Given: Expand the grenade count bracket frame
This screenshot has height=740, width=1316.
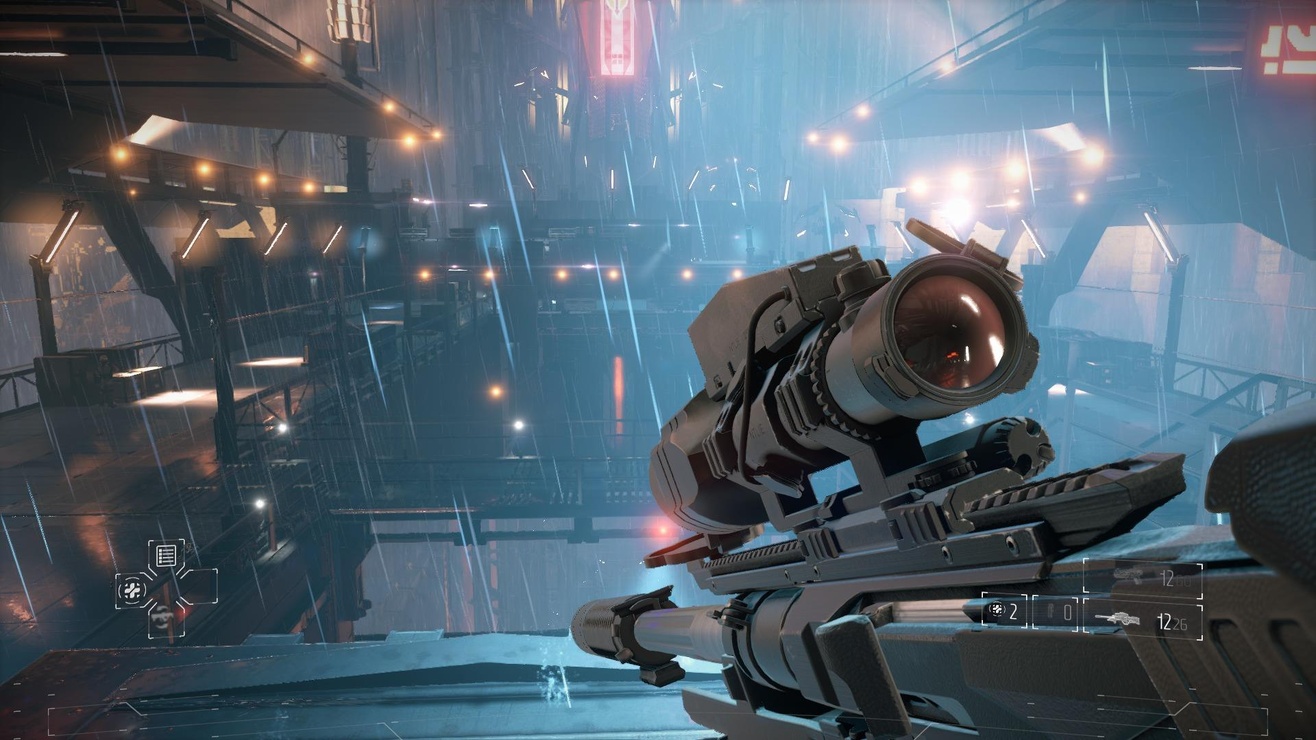Looking at the screenshot, I should coord(1005,610).
